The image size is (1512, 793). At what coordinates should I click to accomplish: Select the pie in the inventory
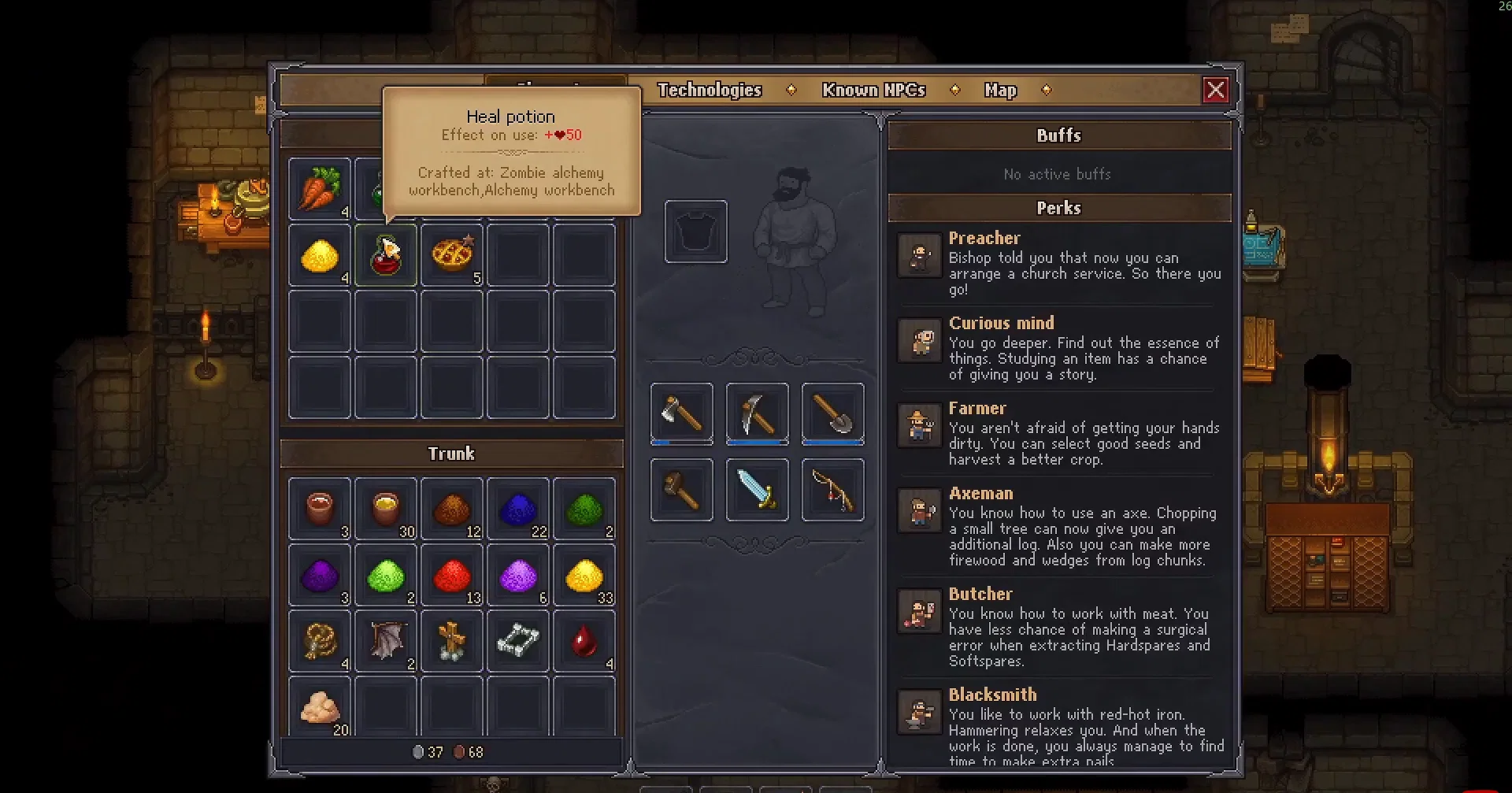451,254
